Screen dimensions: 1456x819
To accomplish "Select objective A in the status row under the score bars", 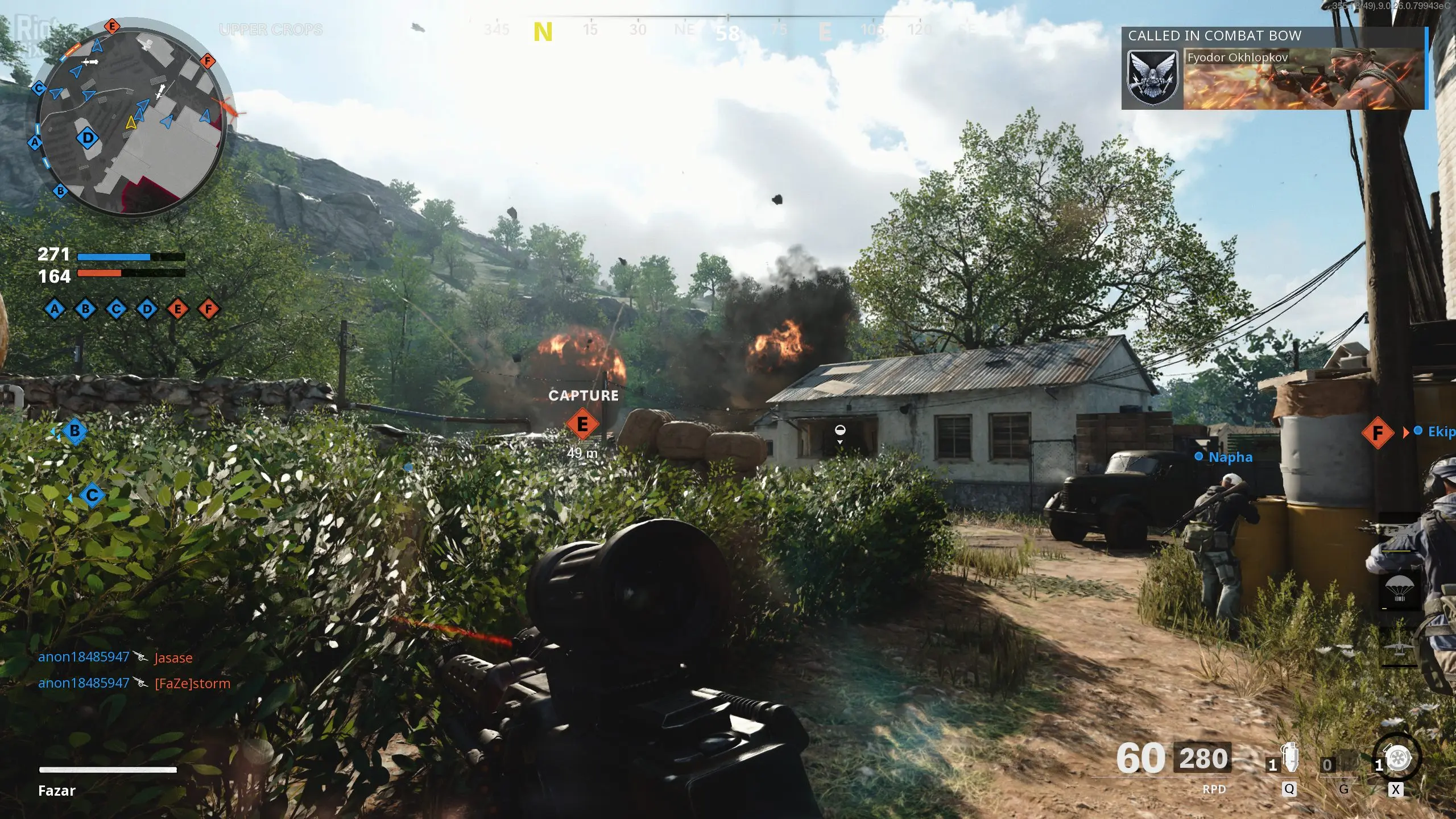I will pyautogui.click(x=55, y=309).
